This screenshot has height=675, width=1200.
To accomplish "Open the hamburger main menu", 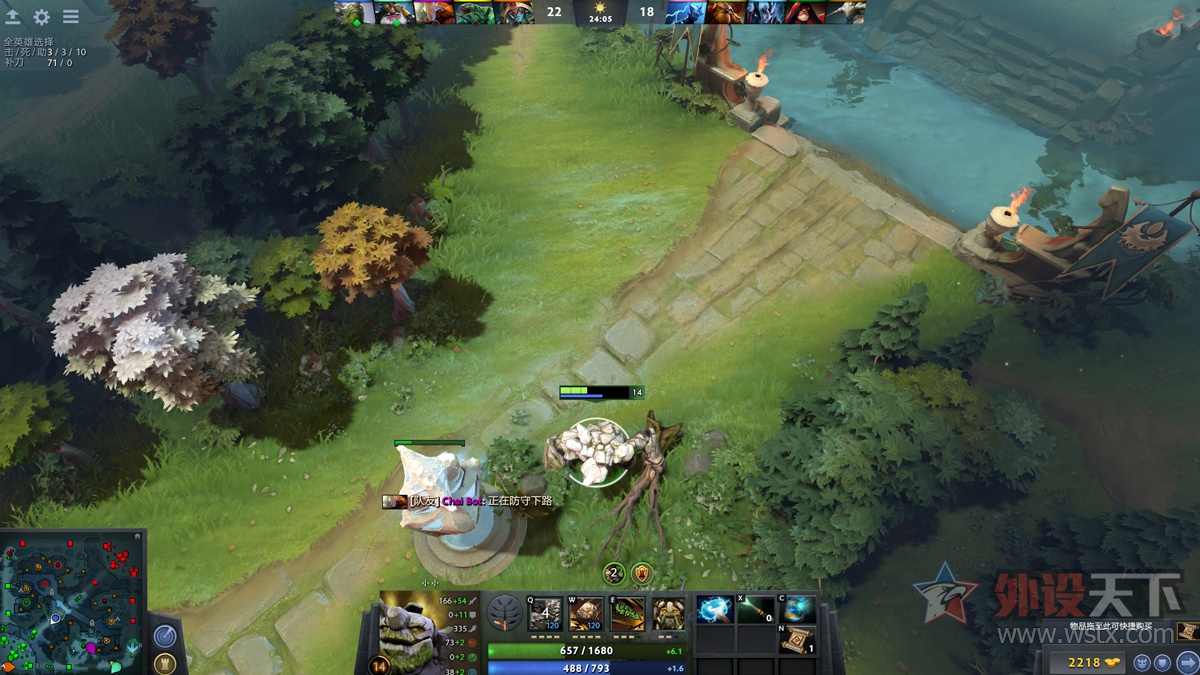I will point(71,17).
